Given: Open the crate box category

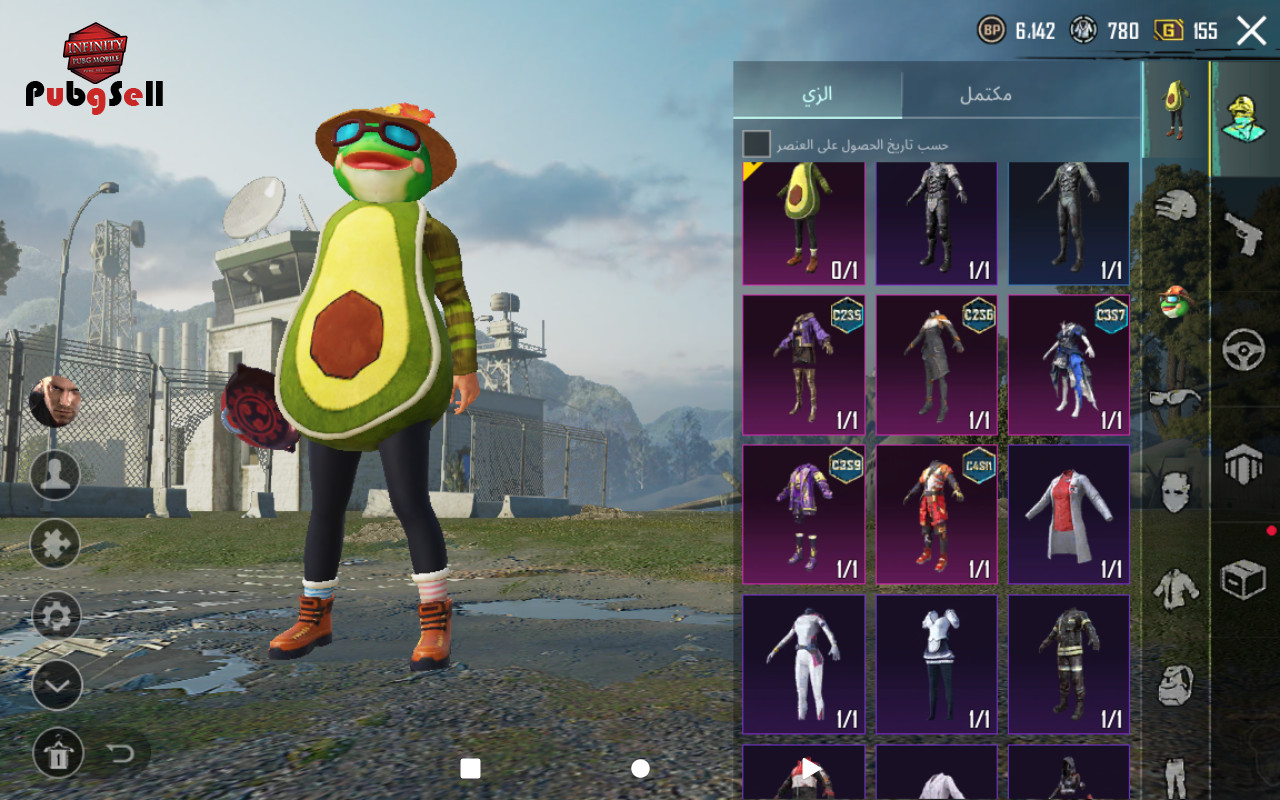Looking at the screenshot, I should tap(1244, 580).
